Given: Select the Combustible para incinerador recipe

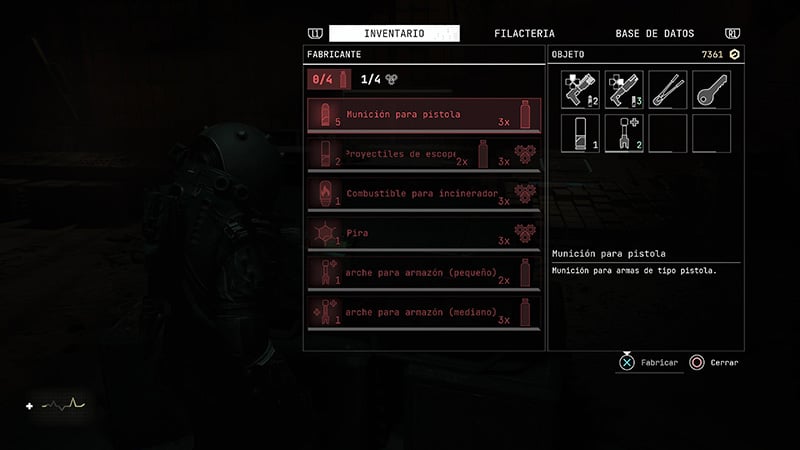Looking at the screenshot, I should pos(424,194).
